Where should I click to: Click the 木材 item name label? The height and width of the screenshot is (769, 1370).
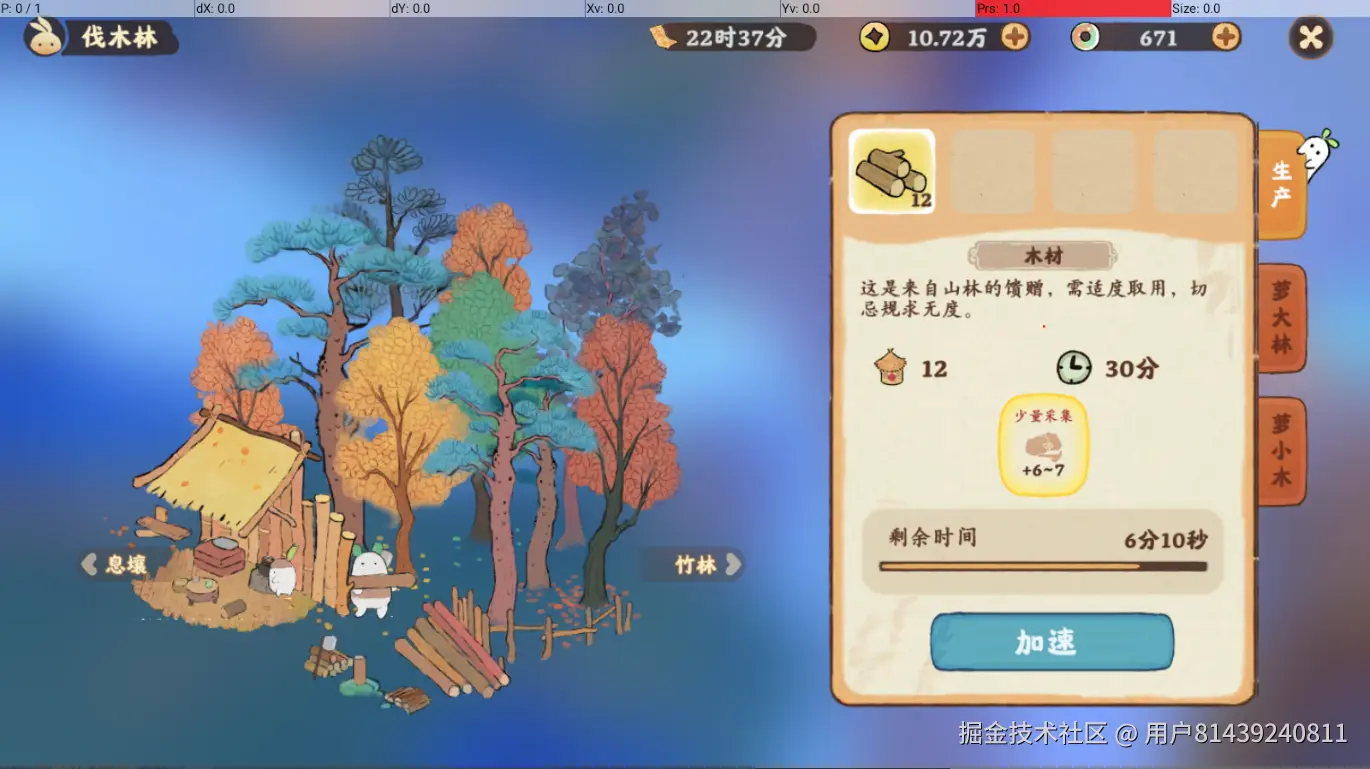[x=1043, y=254]
